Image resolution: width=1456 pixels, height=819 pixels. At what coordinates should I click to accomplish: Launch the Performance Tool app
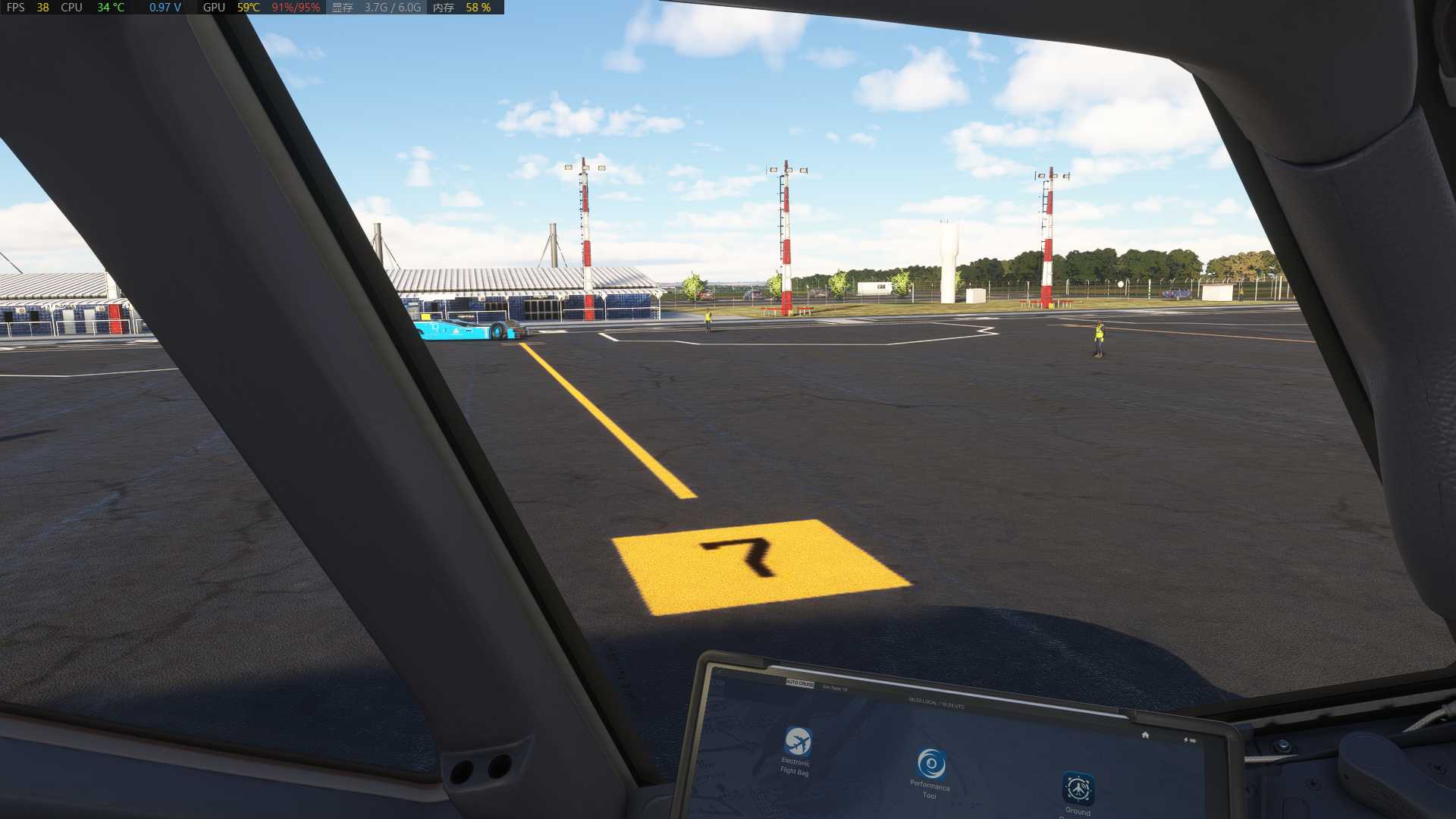click(931, 764)
